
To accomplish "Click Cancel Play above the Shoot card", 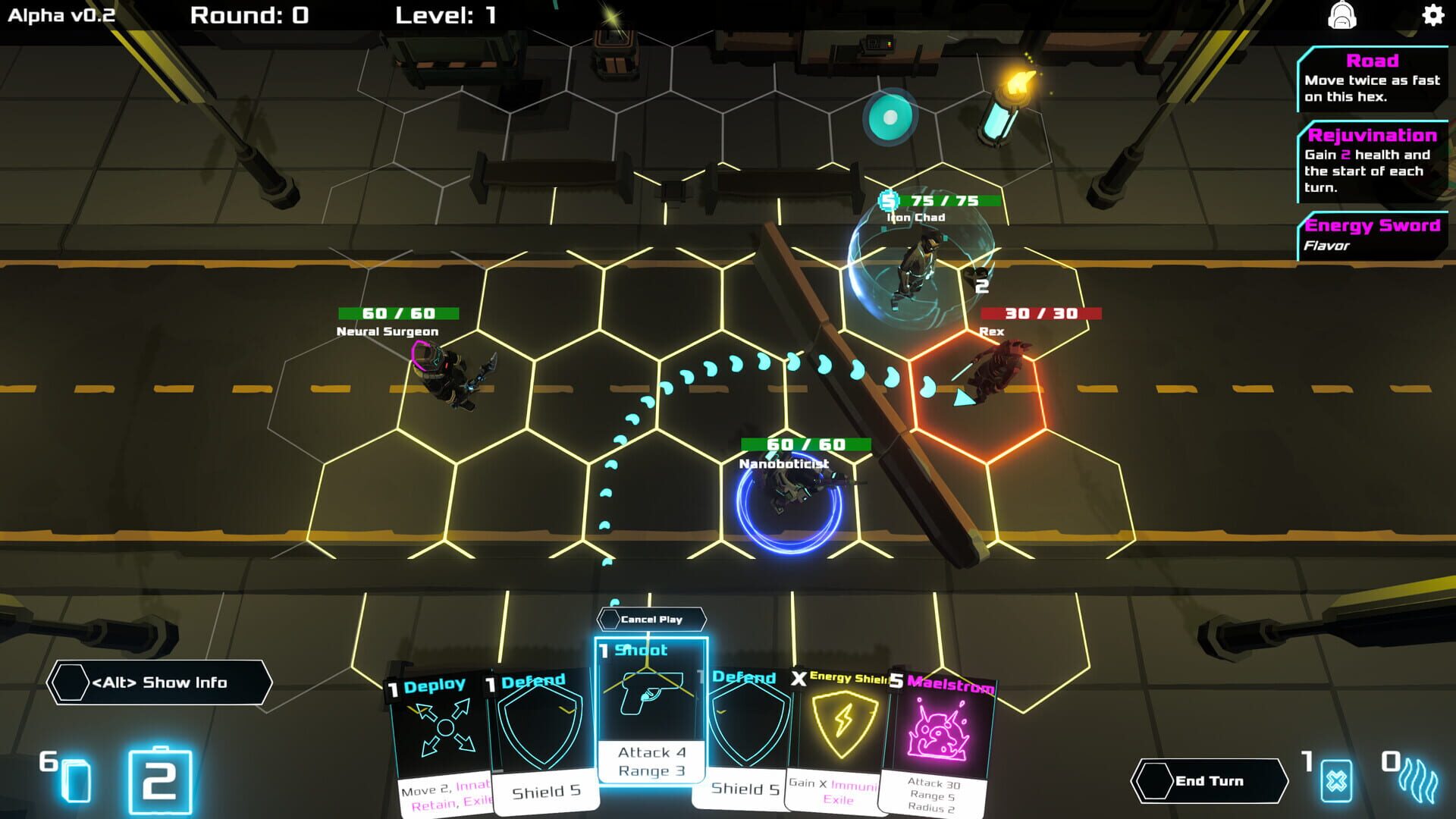I will click(x=650, y=619).
